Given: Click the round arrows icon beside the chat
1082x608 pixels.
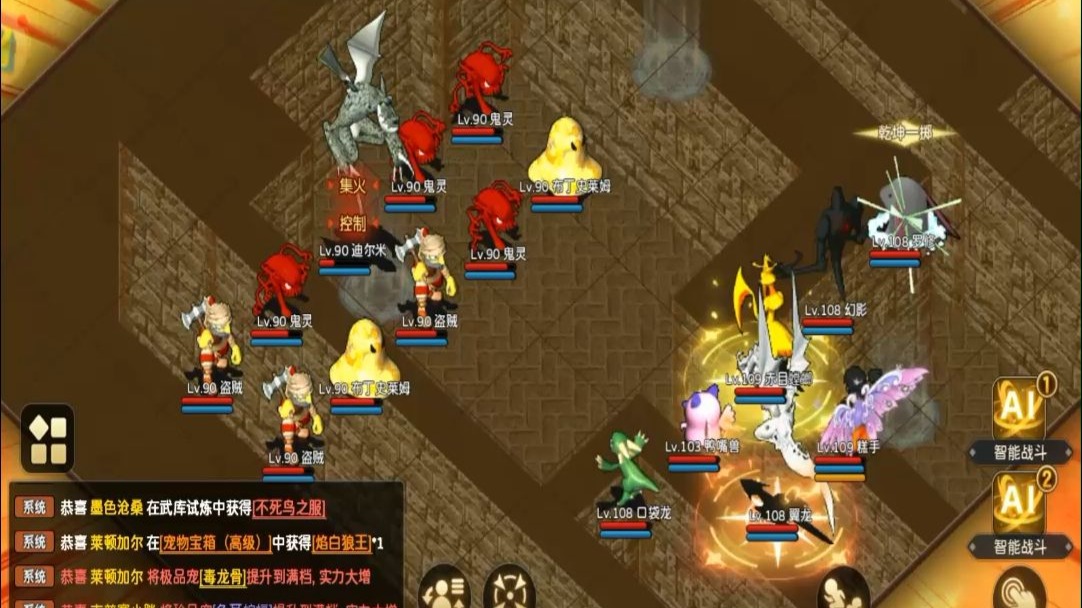Looking at the screenshot, I should pyautogui.click(x=509, y=590).
